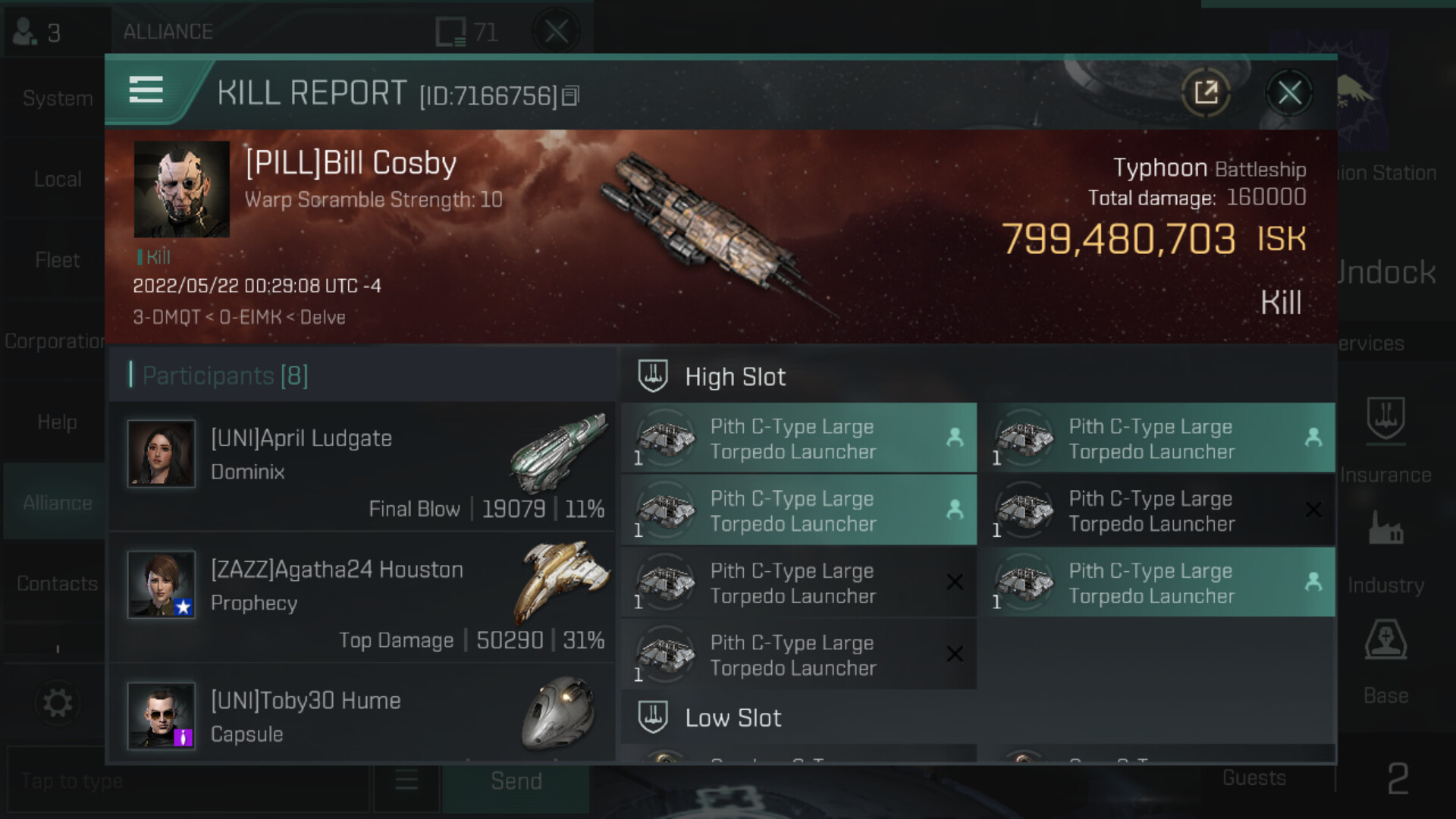1456x819 pixels.
Task: Open the Kill Report hamburger menu
Action: tap(146, 89)
